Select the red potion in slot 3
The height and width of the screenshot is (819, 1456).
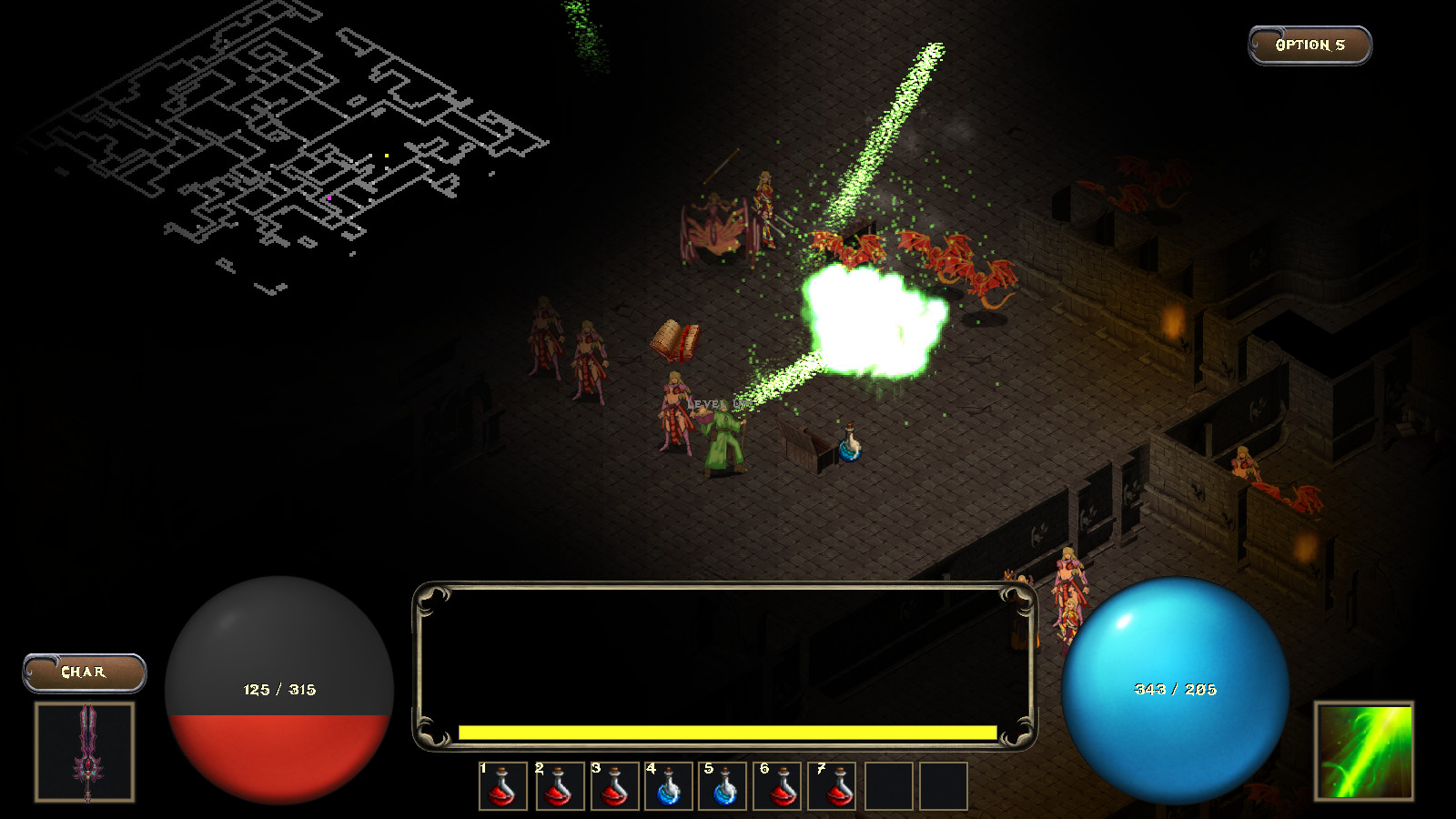pyautogui.click(x=616, y=788)
